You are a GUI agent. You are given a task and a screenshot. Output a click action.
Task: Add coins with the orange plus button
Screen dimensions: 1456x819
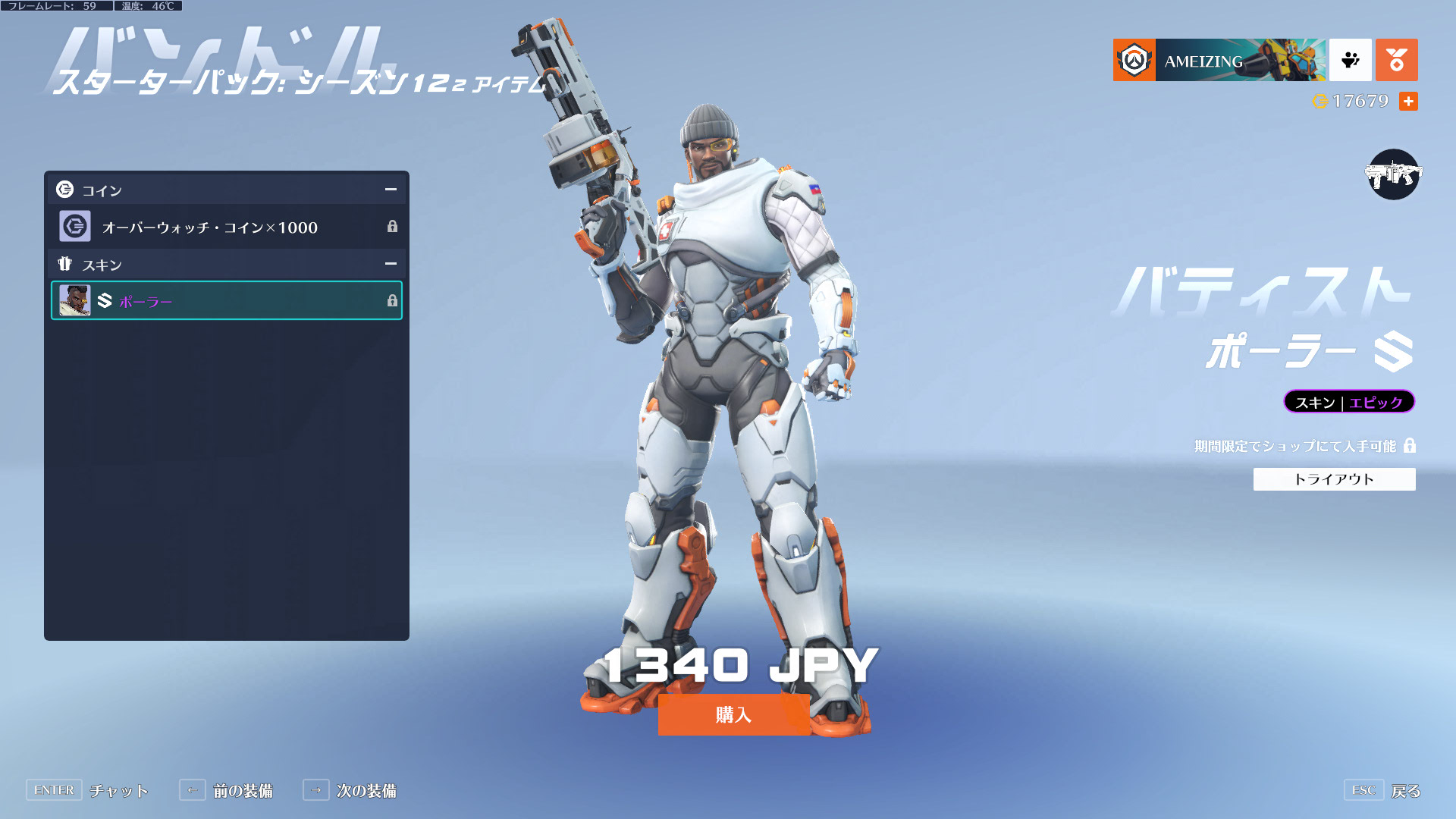(x=1408, y=101)
